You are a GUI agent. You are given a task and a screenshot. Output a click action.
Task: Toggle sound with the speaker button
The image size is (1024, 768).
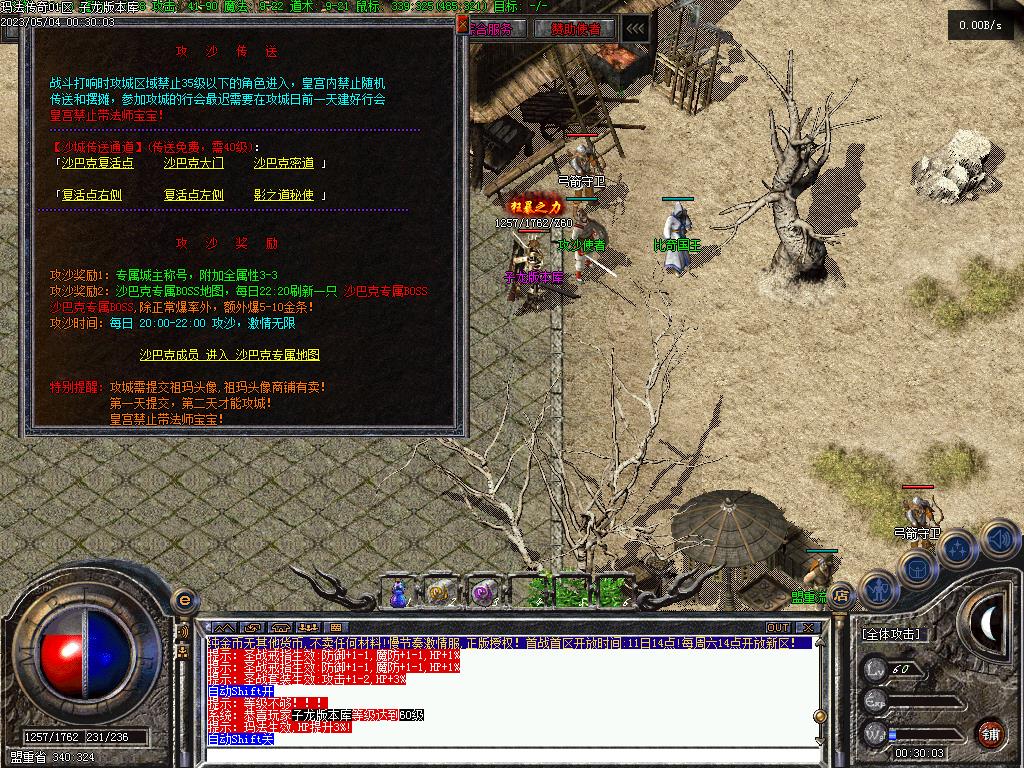tap(999, 541)
